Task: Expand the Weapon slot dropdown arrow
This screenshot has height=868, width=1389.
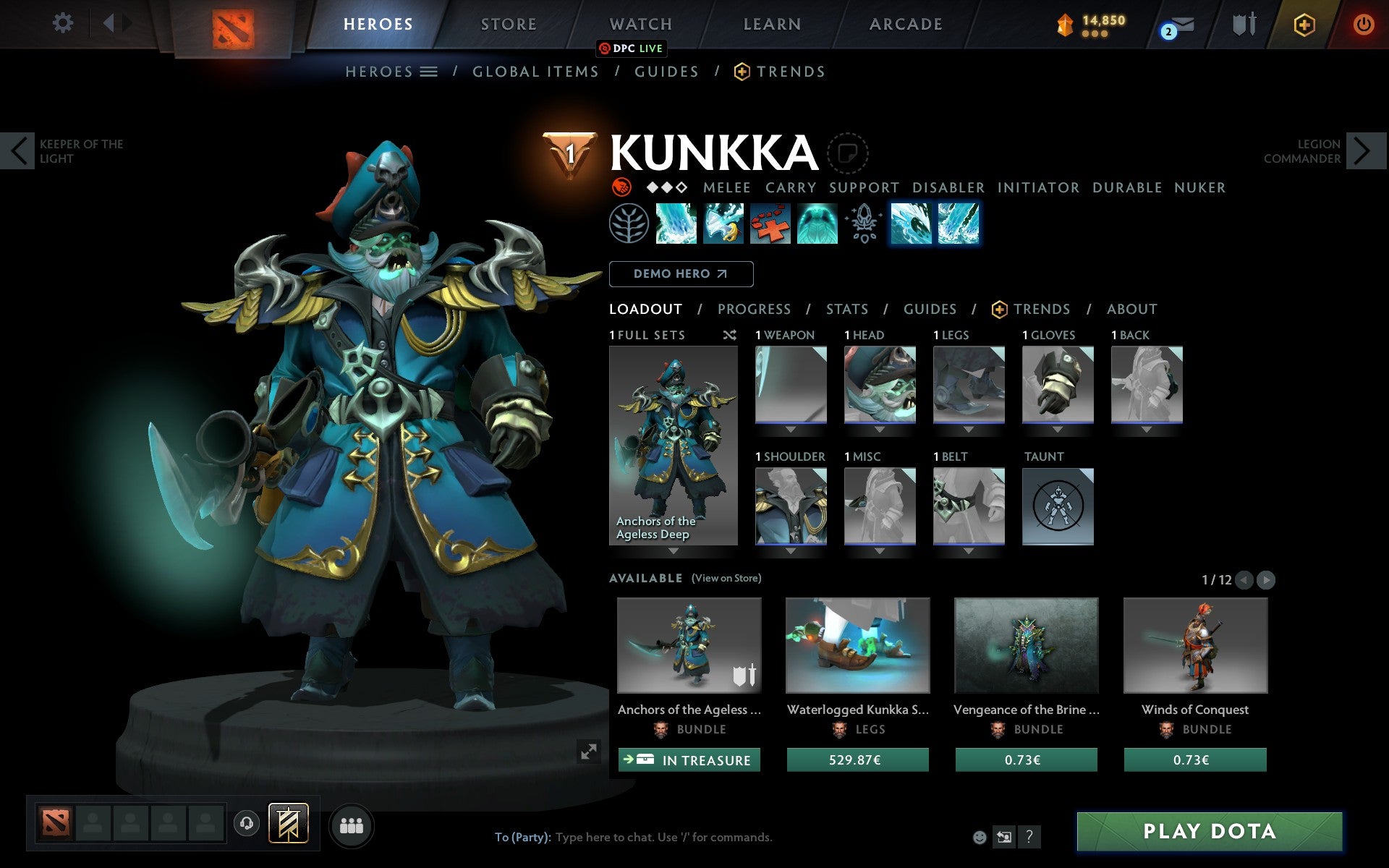Action: tap(791, 427)
